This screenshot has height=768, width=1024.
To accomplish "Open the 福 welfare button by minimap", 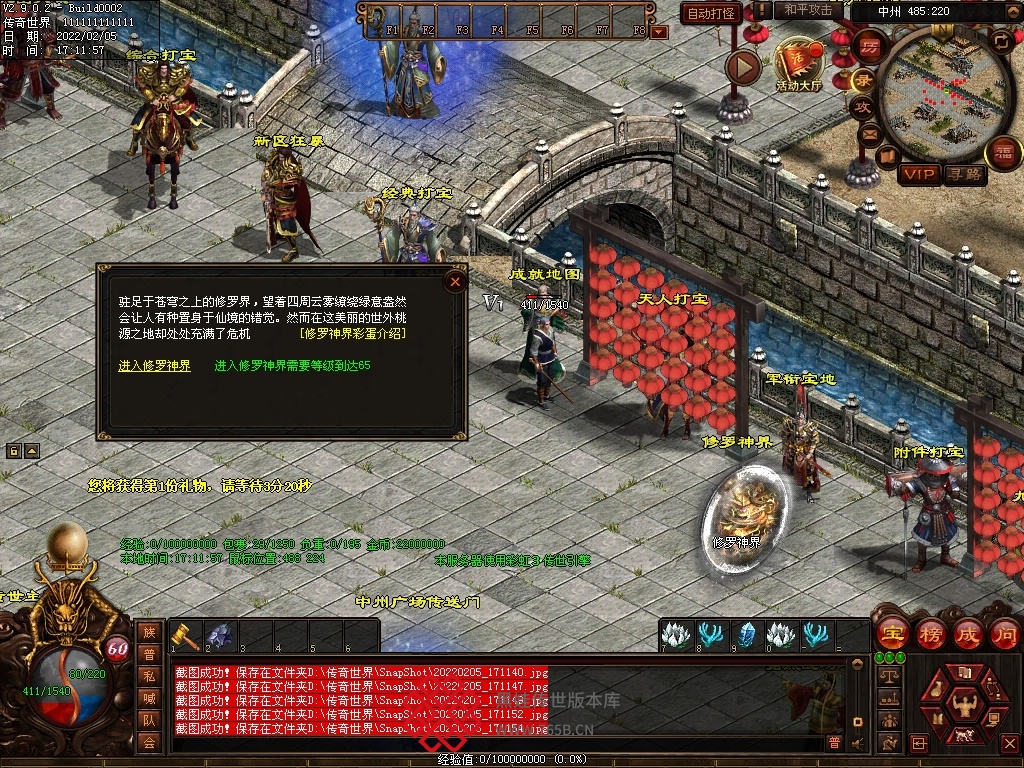I will point(1003,153).
